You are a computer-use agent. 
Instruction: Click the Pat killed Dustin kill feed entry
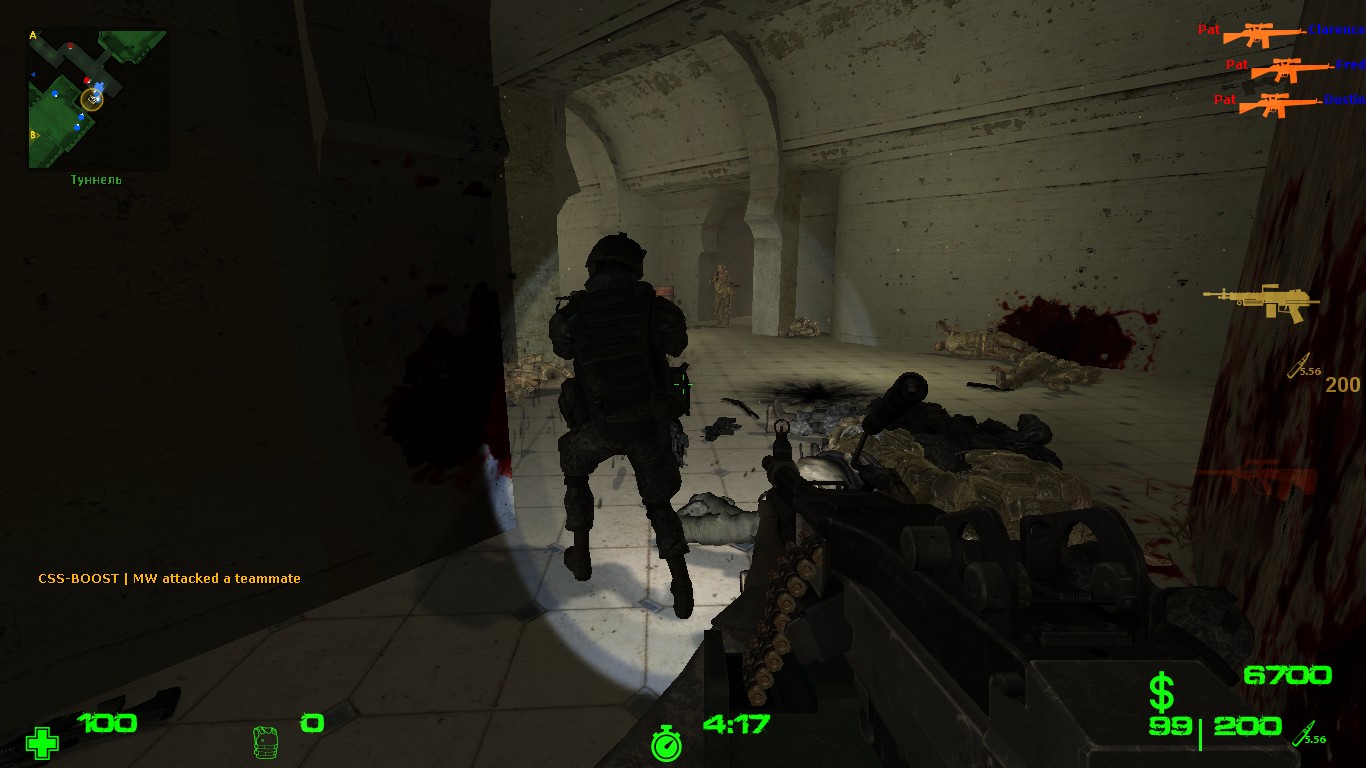pos(1289,102)
